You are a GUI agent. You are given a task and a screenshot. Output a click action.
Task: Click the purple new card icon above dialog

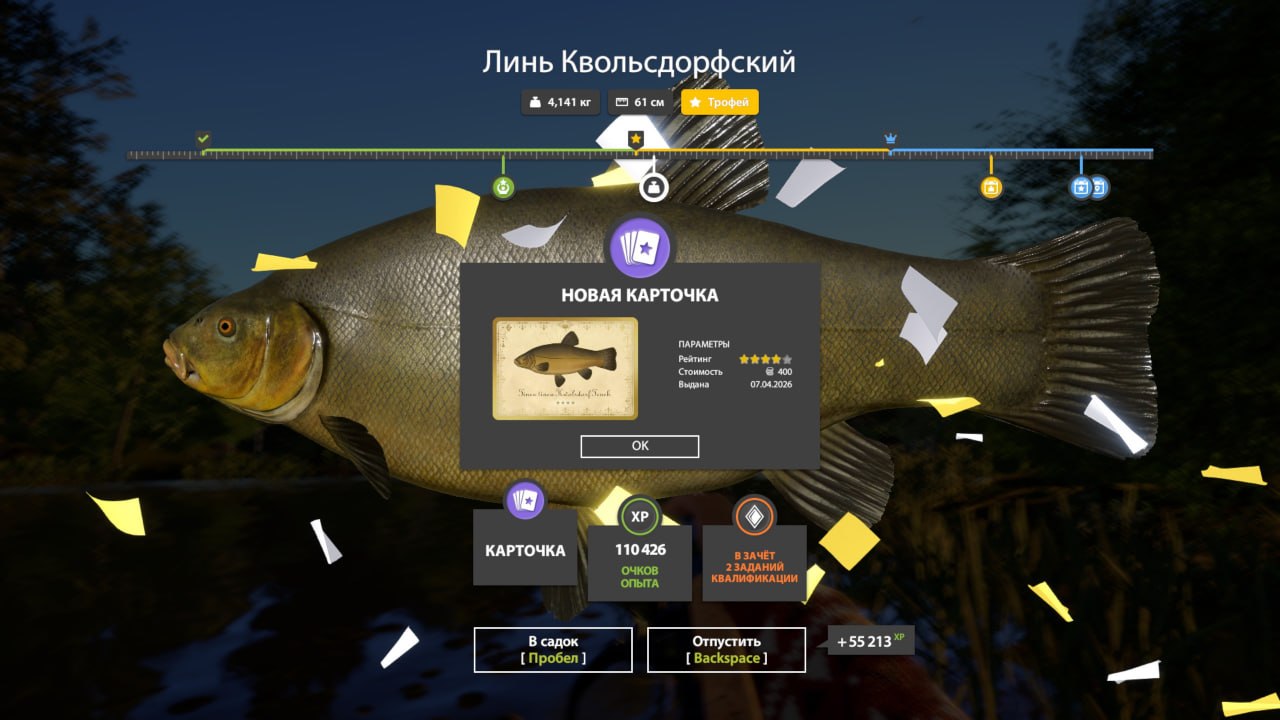[640, 248]
